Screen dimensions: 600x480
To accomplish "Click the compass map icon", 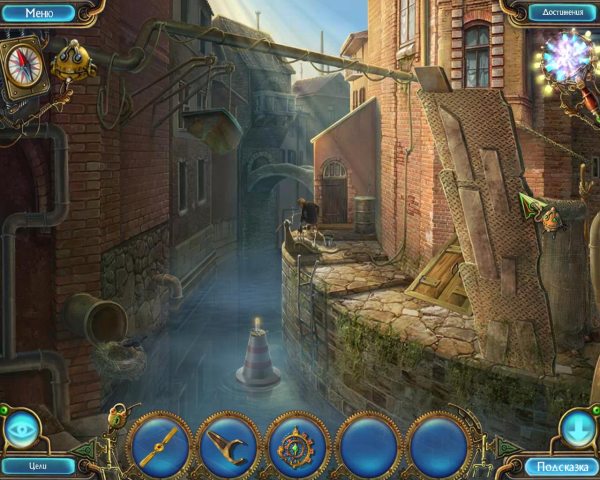I will click(x=22, y=65).
